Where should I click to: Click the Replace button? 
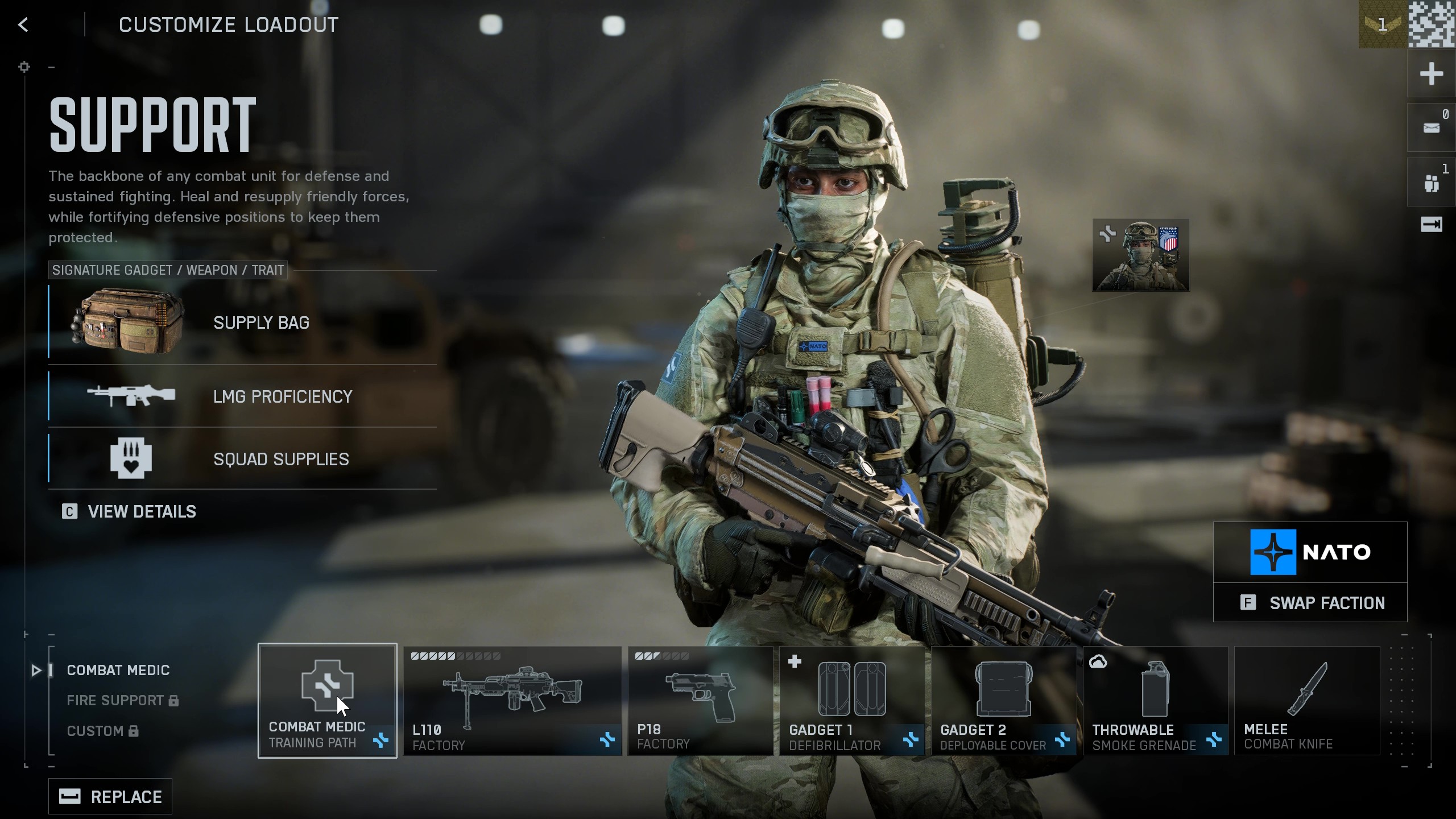(110, 796)
